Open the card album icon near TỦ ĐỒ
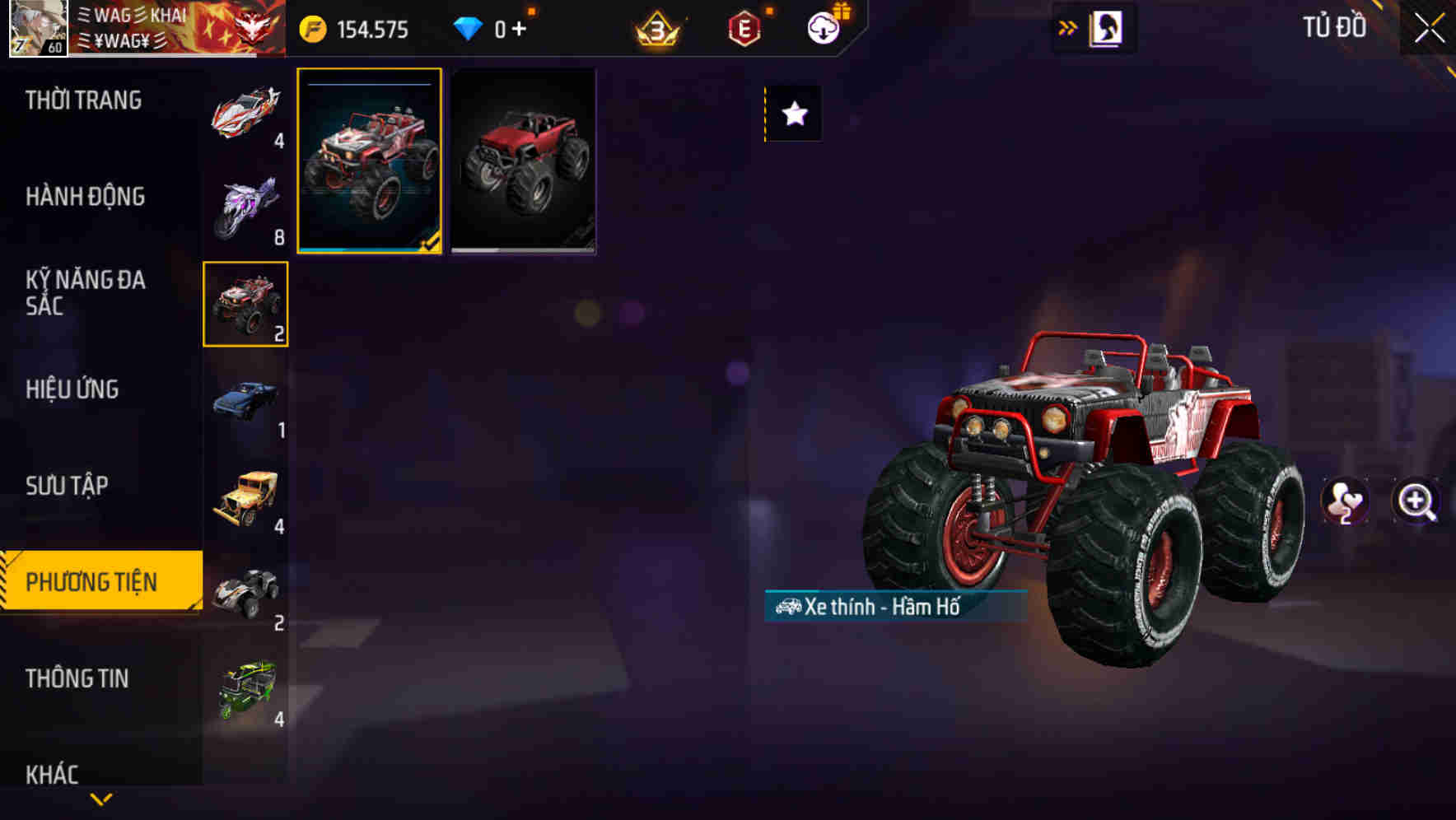1456x820 pixels. [1106, 27]
